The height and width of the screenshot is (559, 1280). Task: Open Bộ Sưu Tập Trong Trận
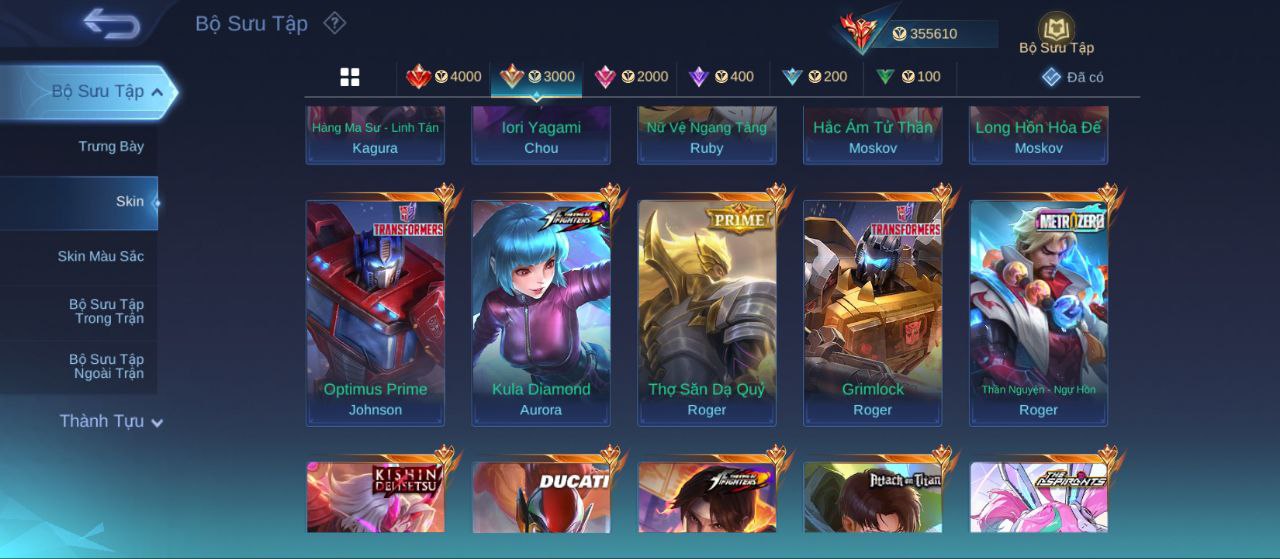click(x=106, y=311)
